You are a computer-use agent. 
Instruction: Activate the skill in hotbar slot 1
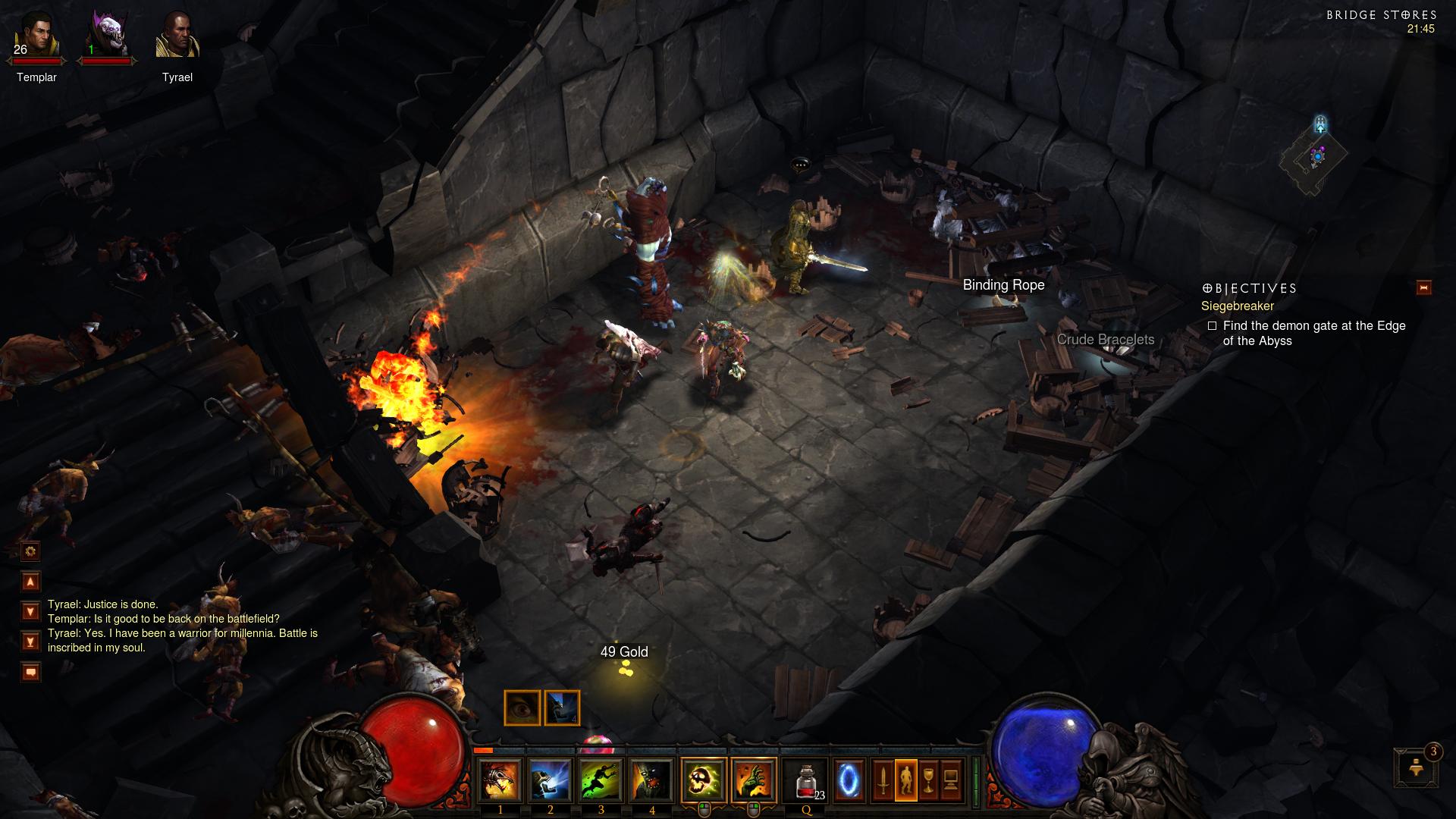(x=500, y=780)
